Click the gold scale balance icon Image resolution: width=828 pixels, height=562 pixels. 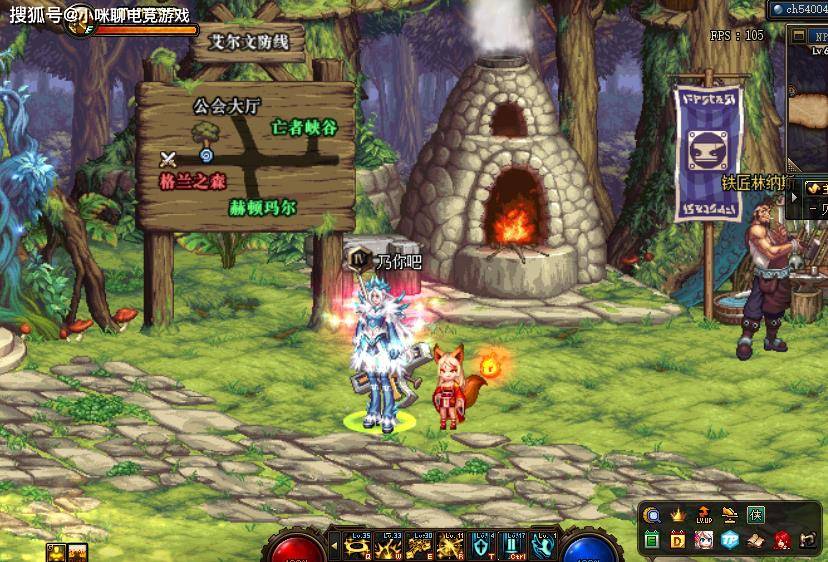click(x=731, y=516)
